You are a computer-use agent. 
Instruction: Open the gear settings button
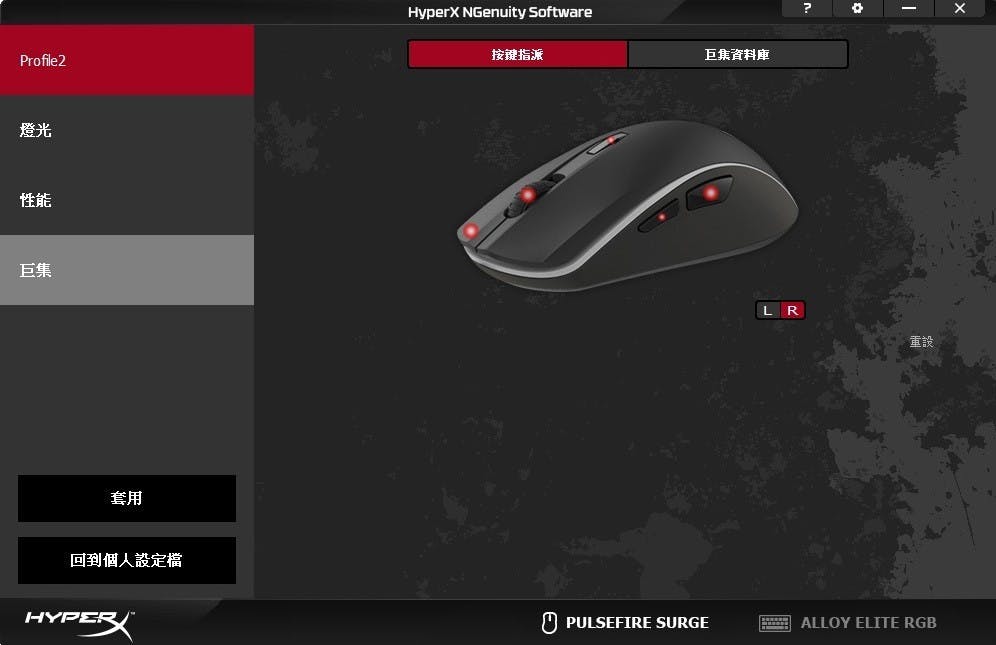857,9
